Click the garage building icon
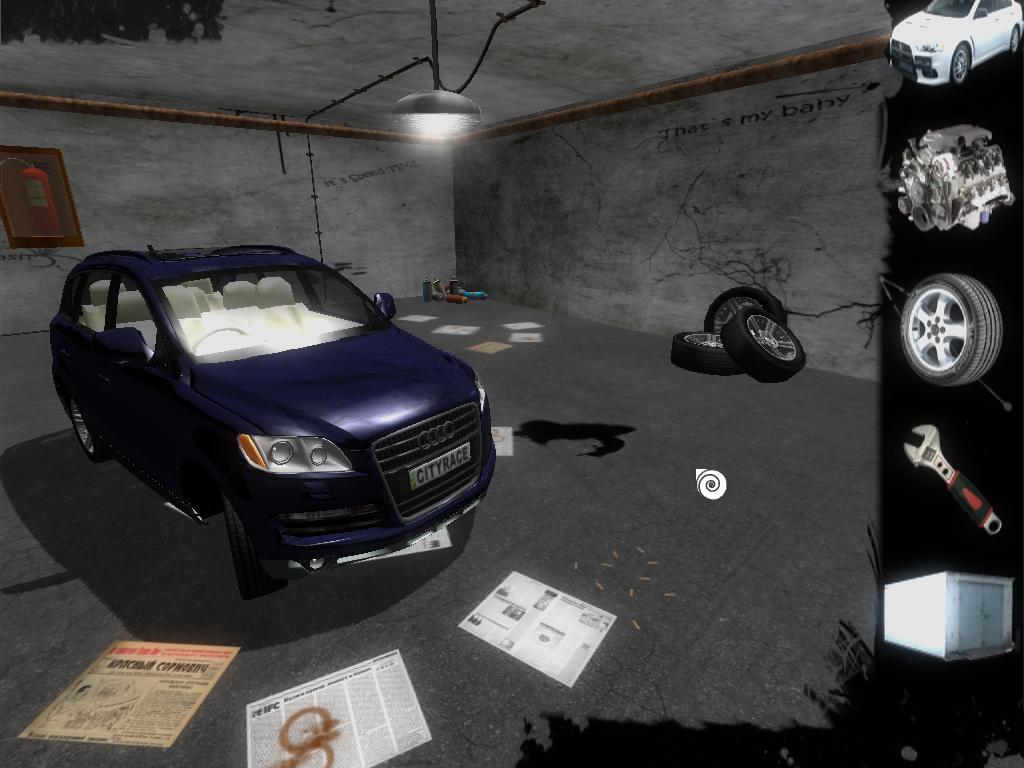The width and height of the screenshot is (1024, 768). 947,614
